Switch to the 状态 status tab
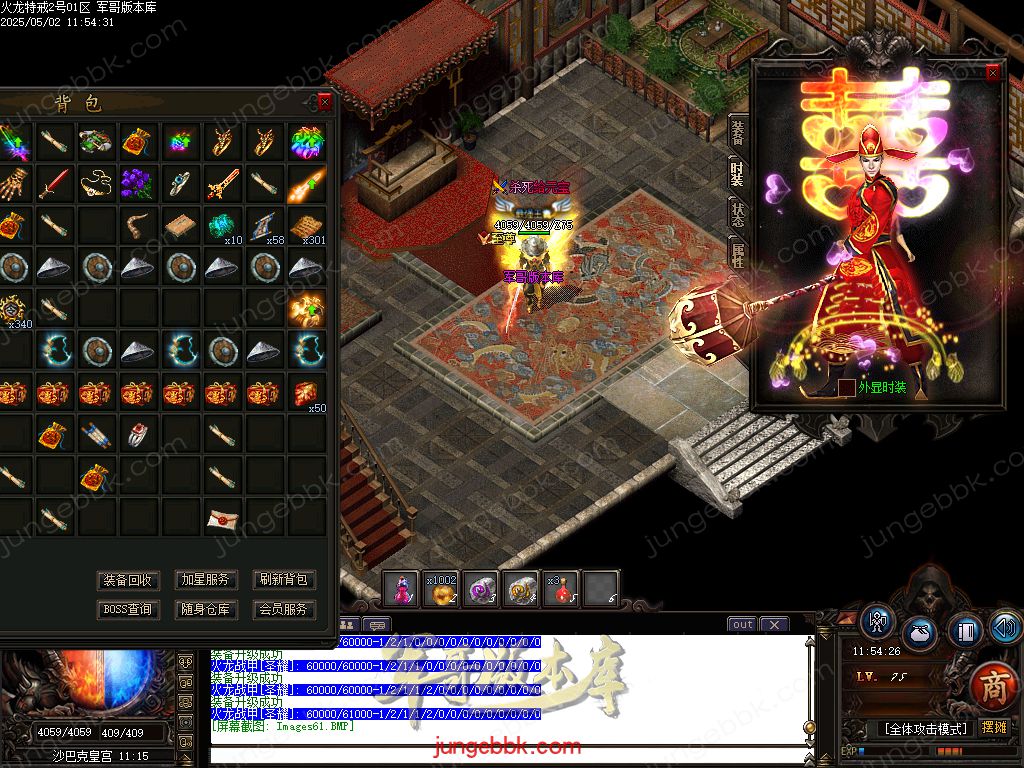Image resolution: width=1024 pixels, height=768 pixels. pos(738,212)
